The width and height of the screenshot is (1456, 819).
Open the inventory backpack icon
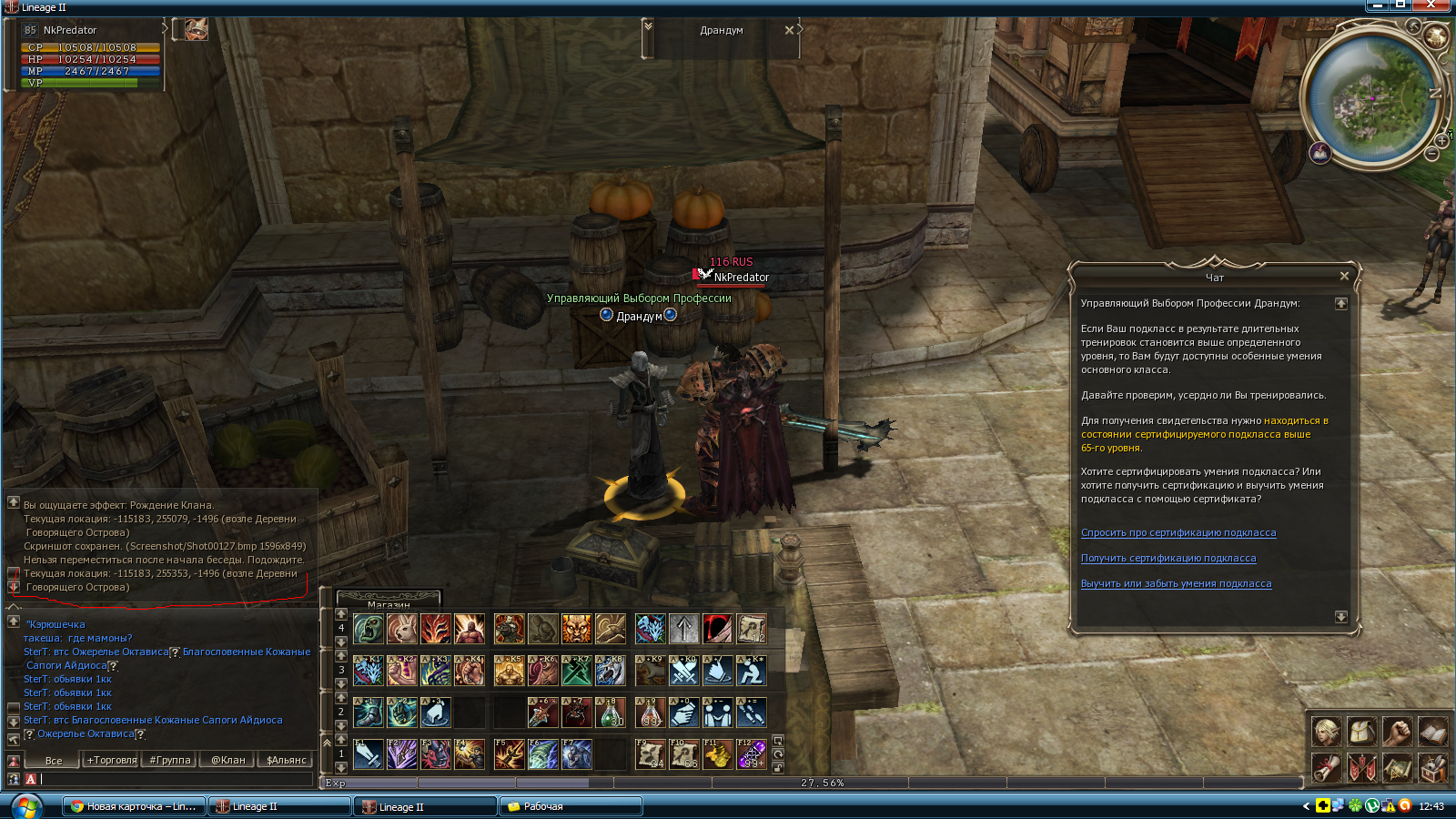pyautogui.click(x=1361, y=731)
